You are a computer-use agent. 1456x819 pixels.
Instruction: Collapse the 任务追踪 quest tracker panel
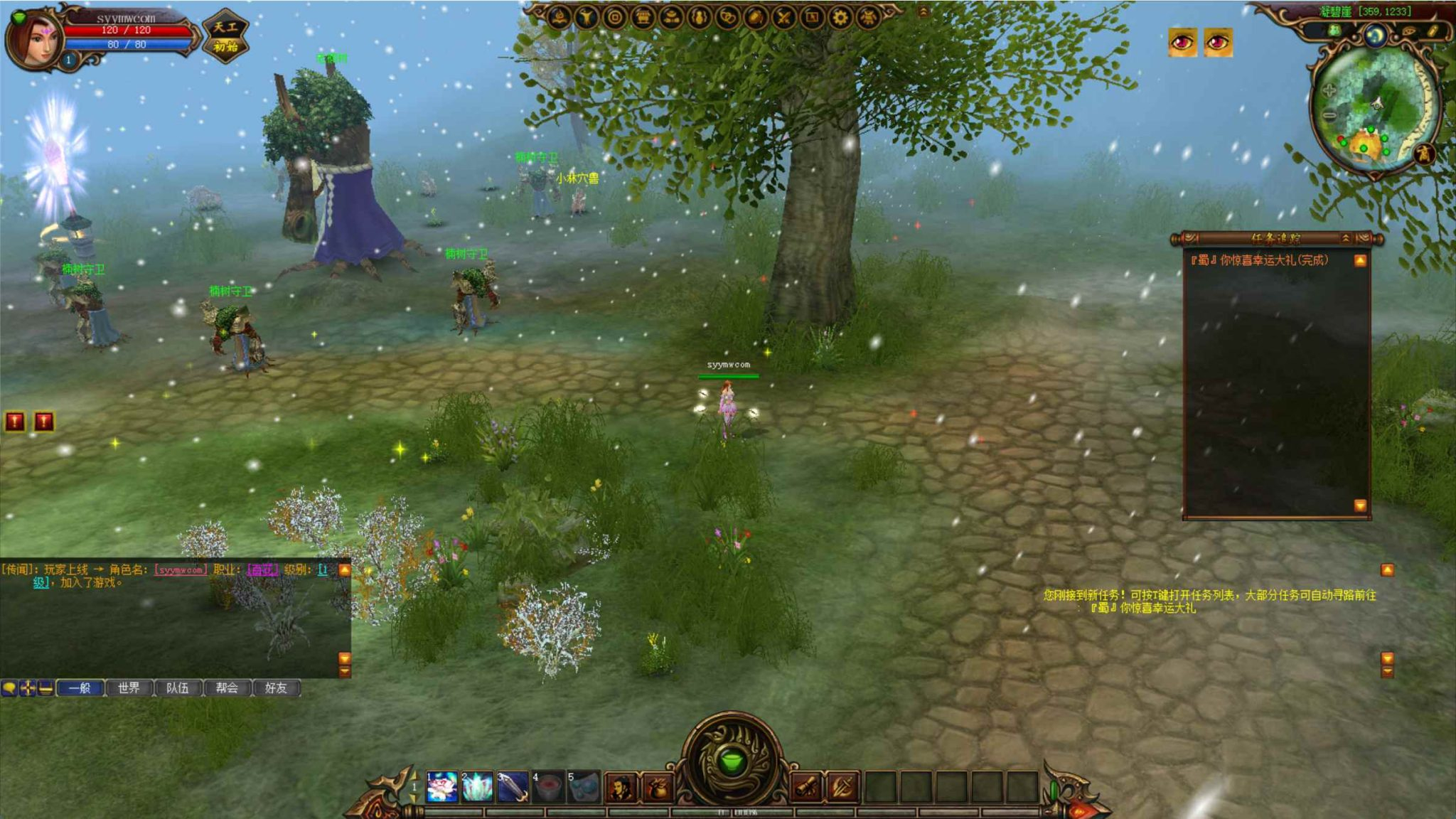click(x=1345, y=239)
